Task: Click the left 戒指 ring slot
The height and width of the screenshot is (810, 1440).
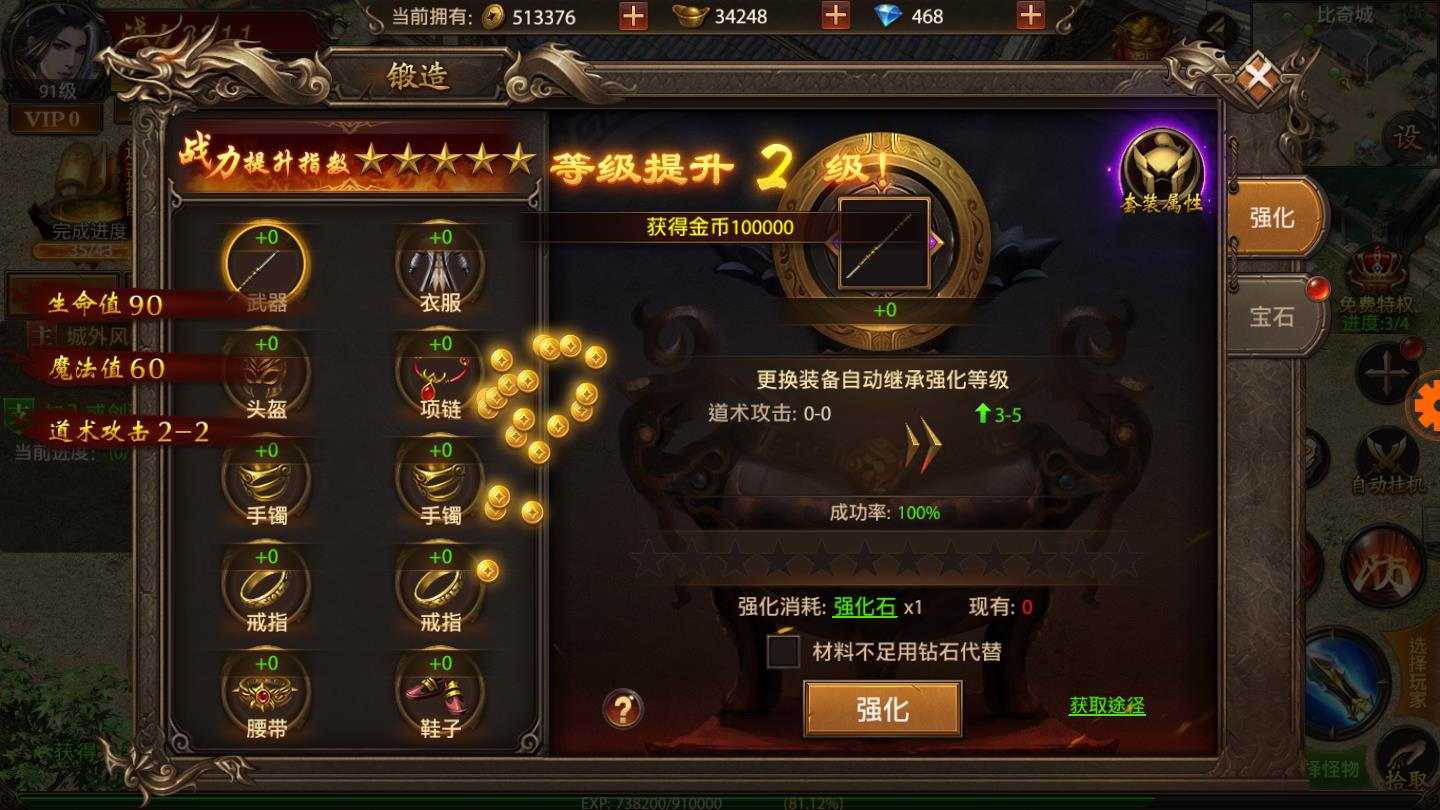Action: pyautogui.click(x=265, y=590)
